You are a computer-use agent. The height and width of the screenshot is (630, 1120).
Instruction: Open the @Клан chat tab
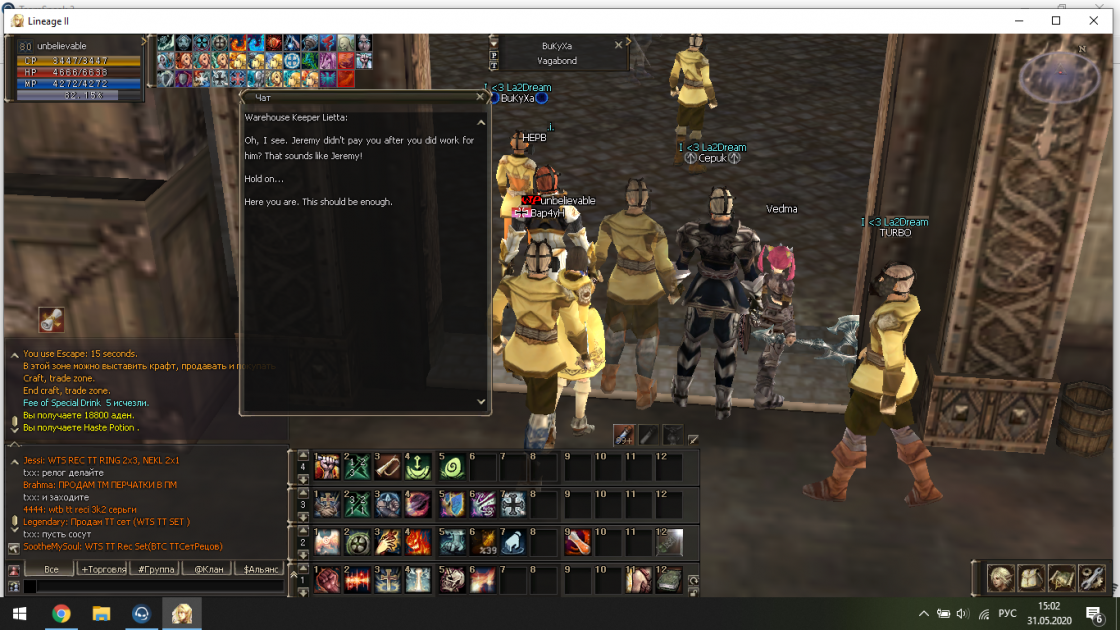(x=208, y=569)
